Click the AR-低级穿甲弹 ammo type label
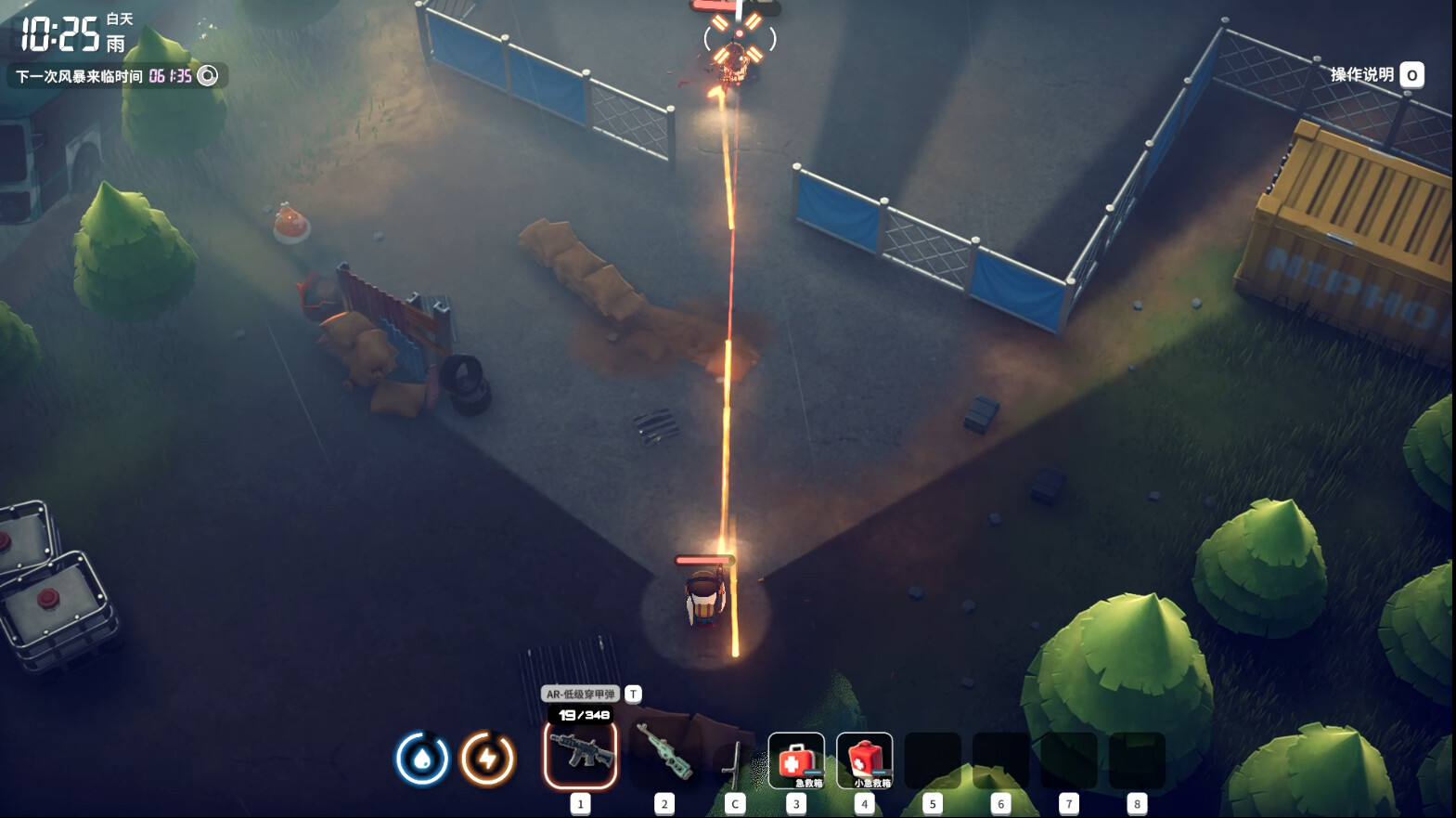This screenshot has height=818, width=1456. [580, 694]
